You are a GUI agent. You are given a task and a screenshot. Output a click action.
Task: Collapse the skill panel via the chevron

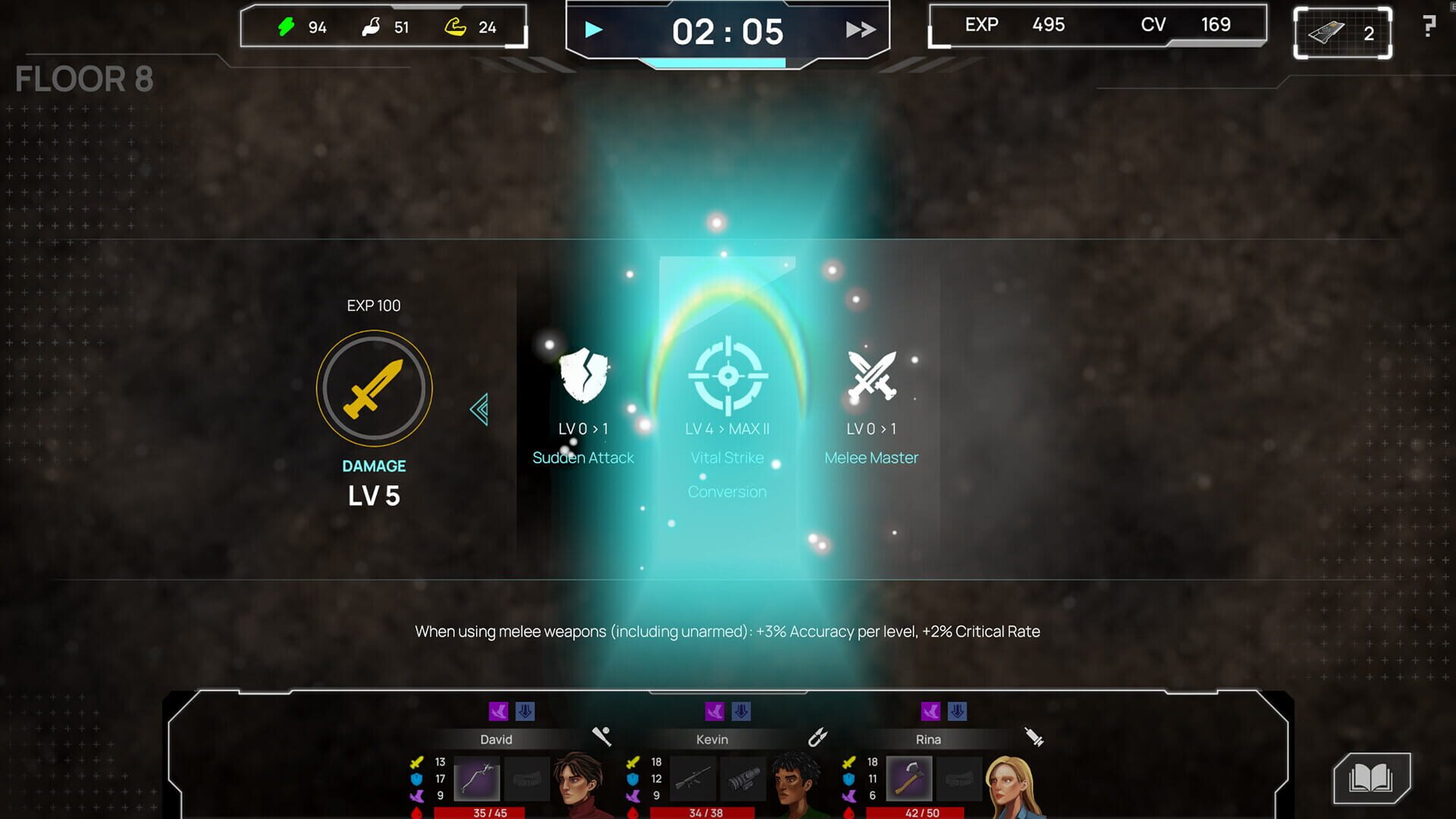(x=478, y=409)
